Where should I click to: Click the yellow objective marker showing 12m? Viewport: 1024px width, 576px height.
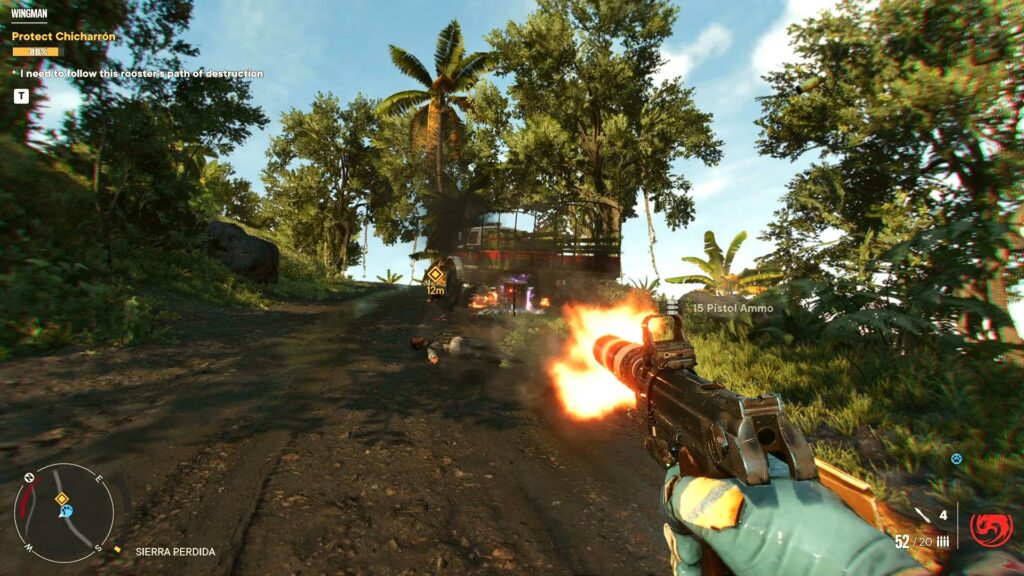click(435, 275)
